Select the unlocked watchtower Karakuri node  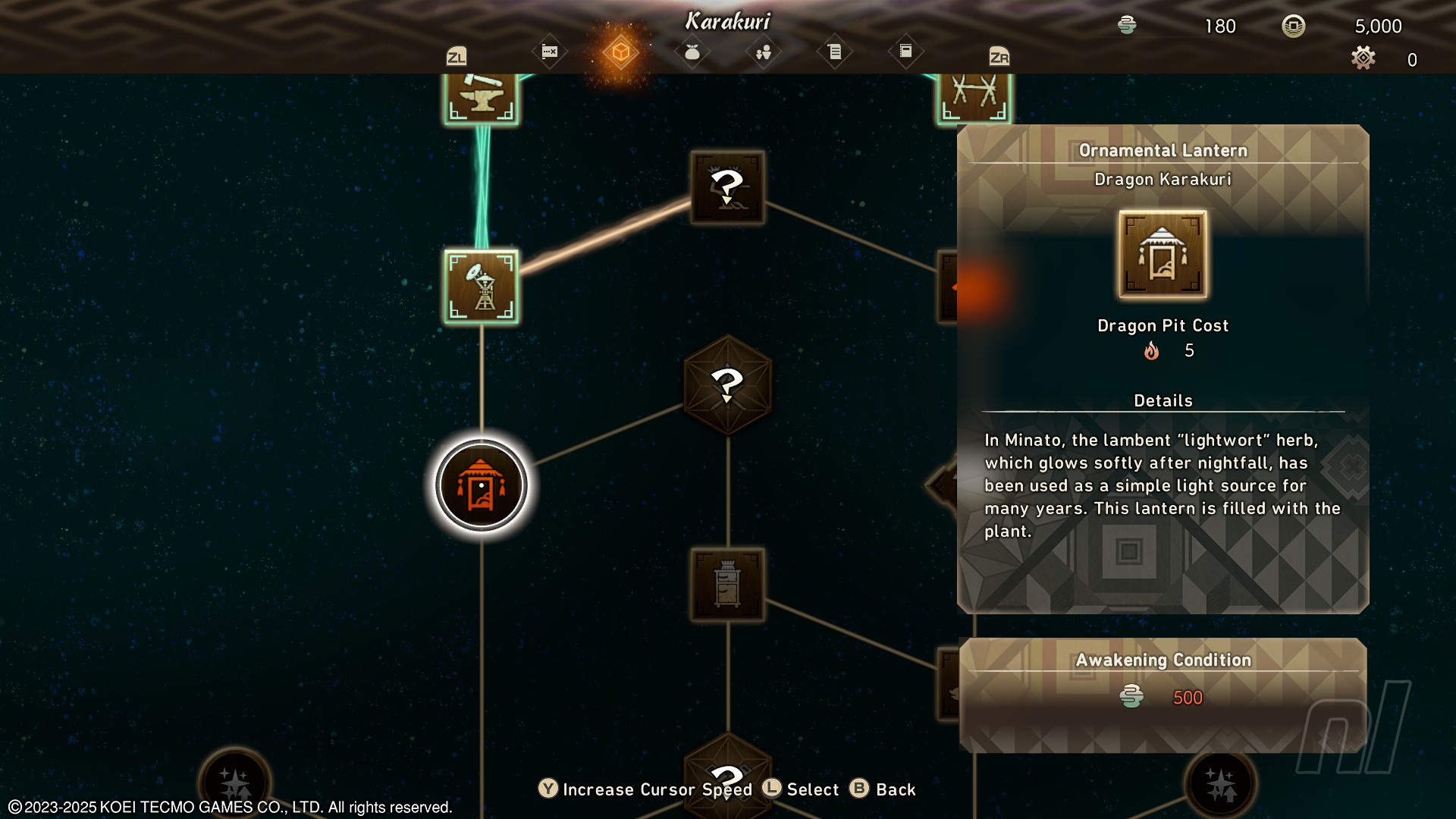482,287
